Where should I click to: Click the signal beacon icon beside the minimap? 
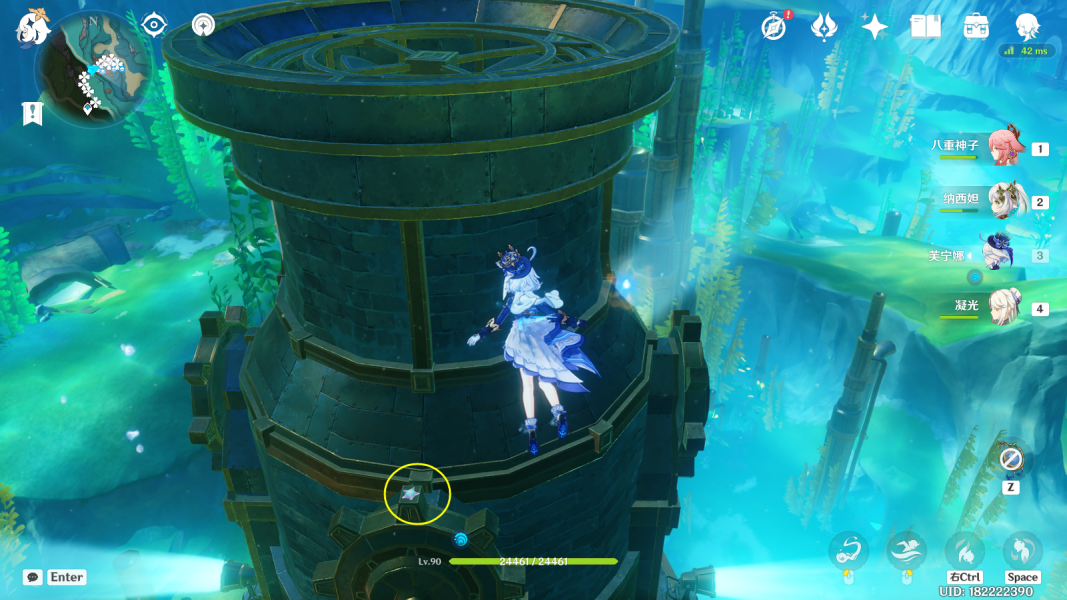point(203,24)
